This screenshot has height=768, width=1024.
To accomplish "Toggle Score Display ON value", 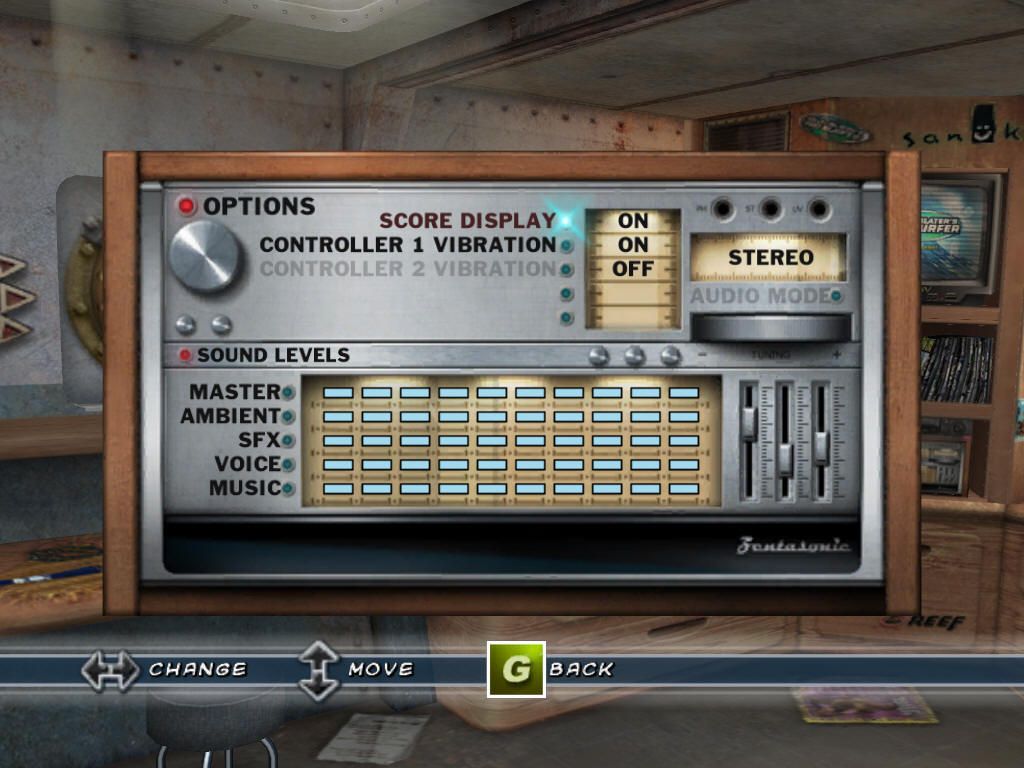I will [x=633, y=221].
